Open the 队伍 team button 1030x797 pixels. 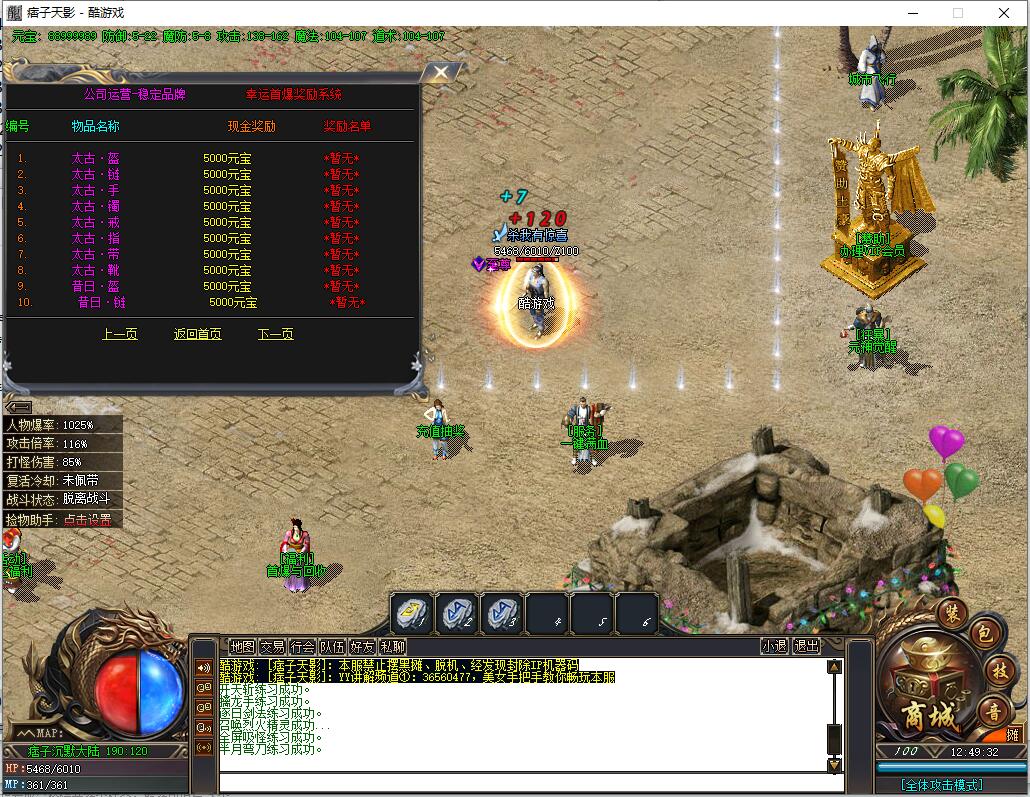(x=332, y=647)
